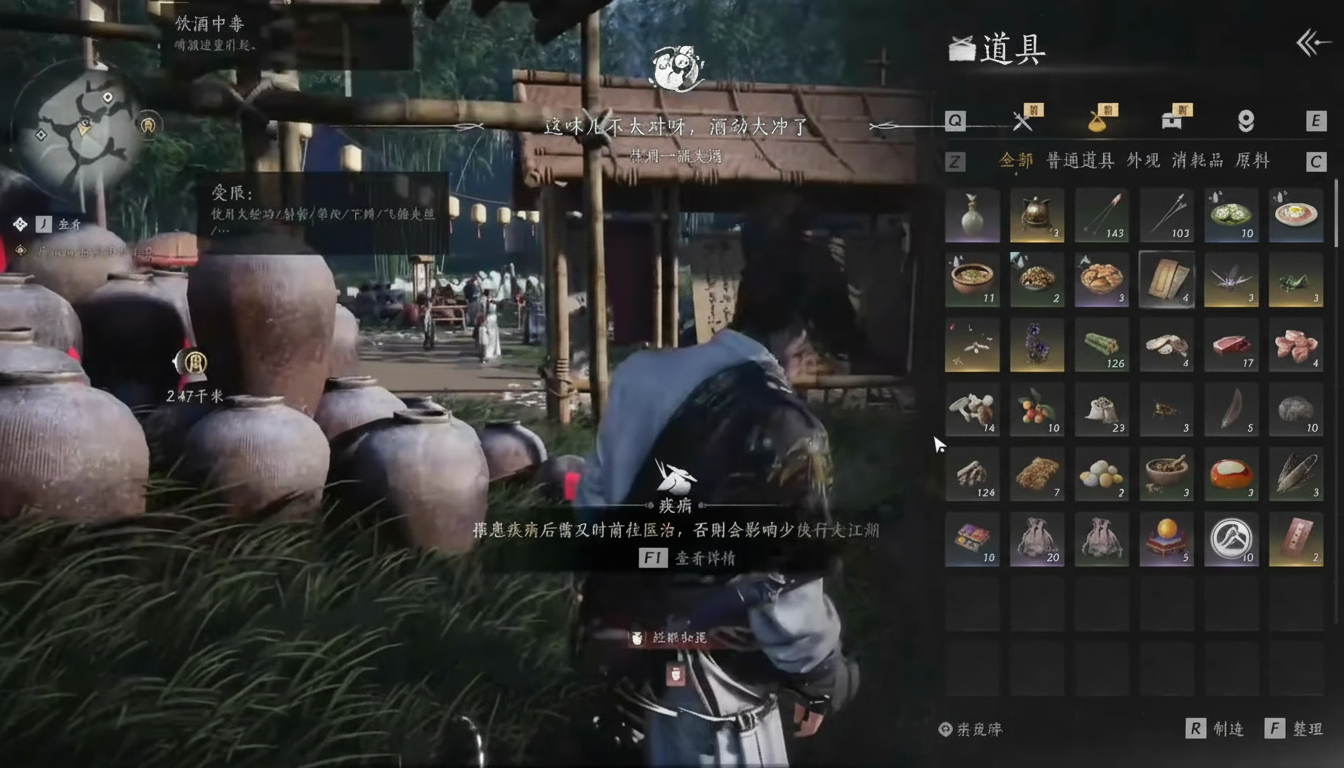Open the map pin tab
The image size is (1344, 768).
tap(1245, 121)
